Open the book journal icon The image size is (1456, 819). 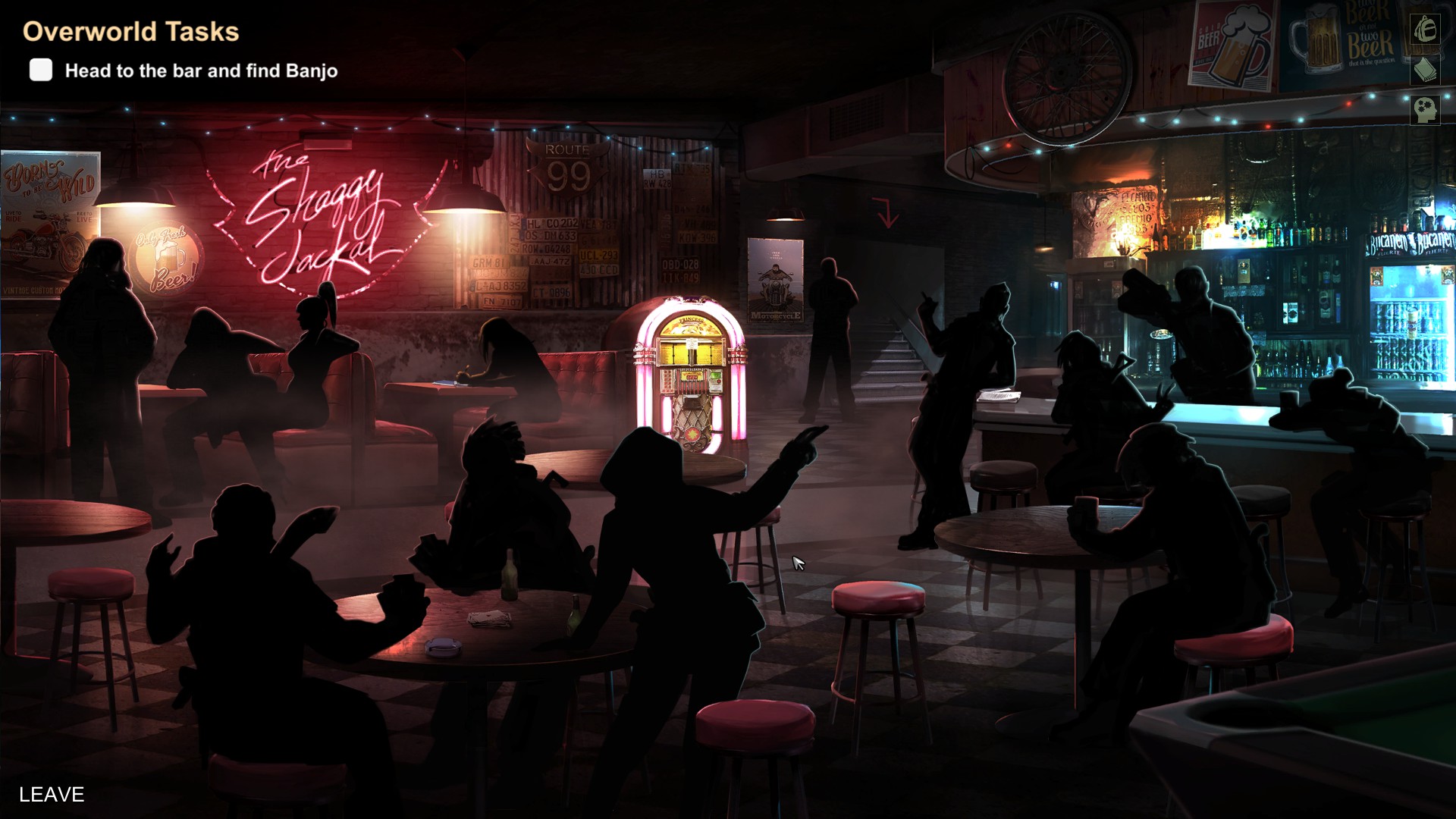pos(1425,70)
